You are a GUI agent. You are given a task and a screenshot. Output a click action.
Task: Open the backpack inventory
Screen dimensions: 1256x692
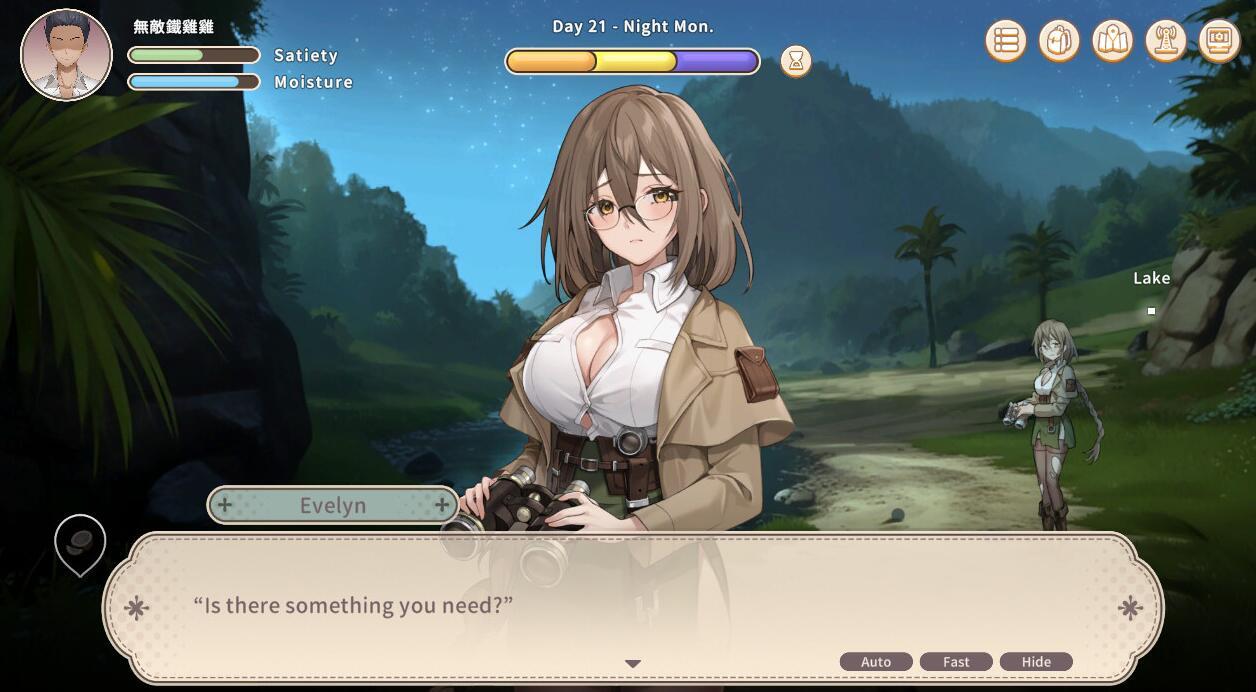coord(1059,41)
